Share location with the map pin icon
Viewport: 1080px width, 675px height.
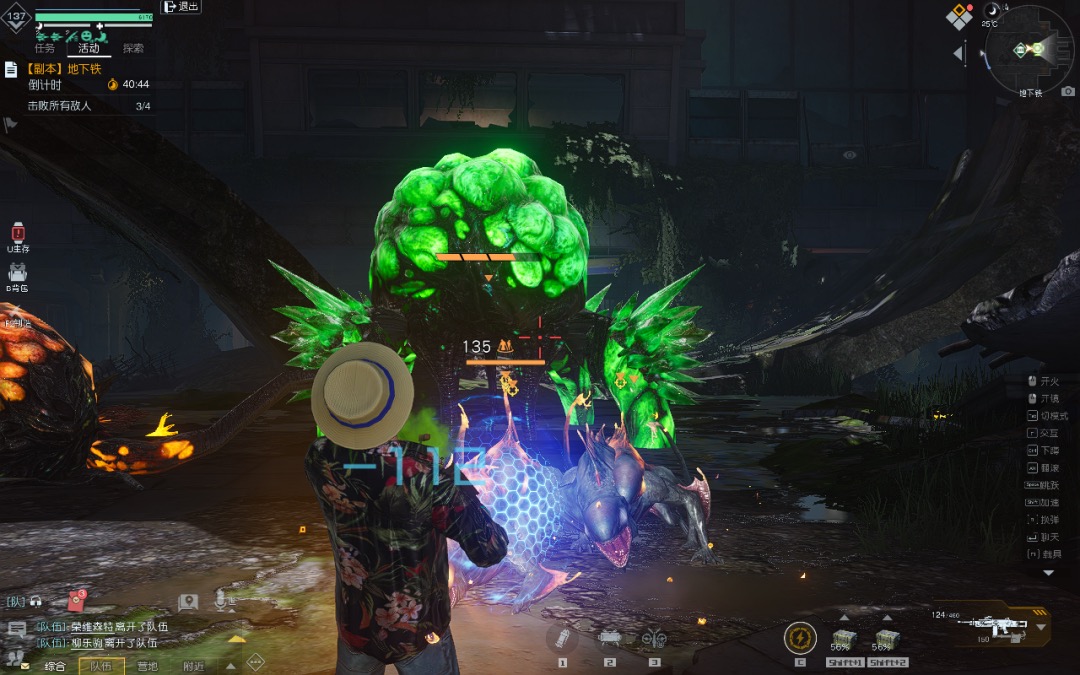click(x=187, y=602)
